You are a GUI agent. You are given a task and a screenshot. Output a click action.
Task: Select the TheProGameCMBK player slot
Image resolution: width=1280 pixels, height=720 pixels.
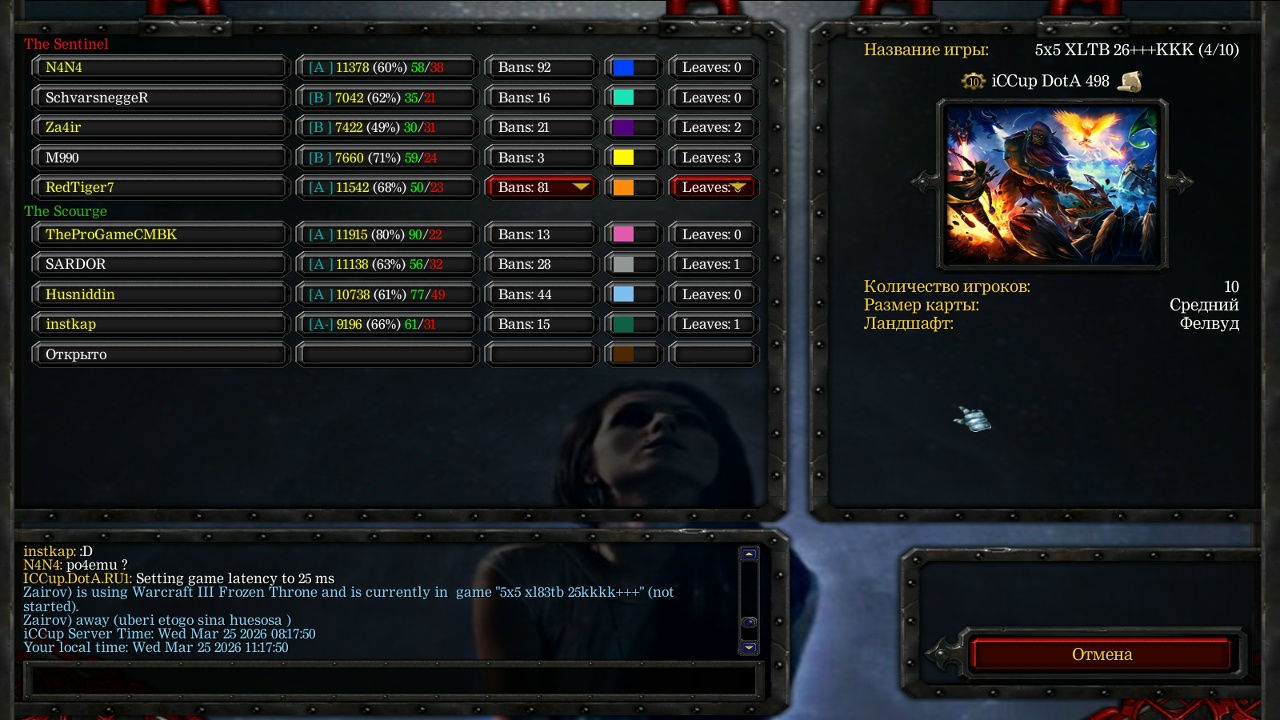pyautogui.click(x=160, y=235)
